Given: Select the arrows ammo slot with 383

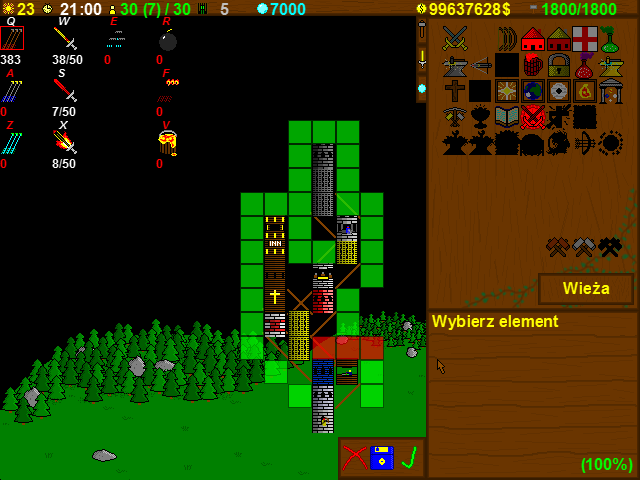Looking at the screenshot, I should [x=12, y=39].
